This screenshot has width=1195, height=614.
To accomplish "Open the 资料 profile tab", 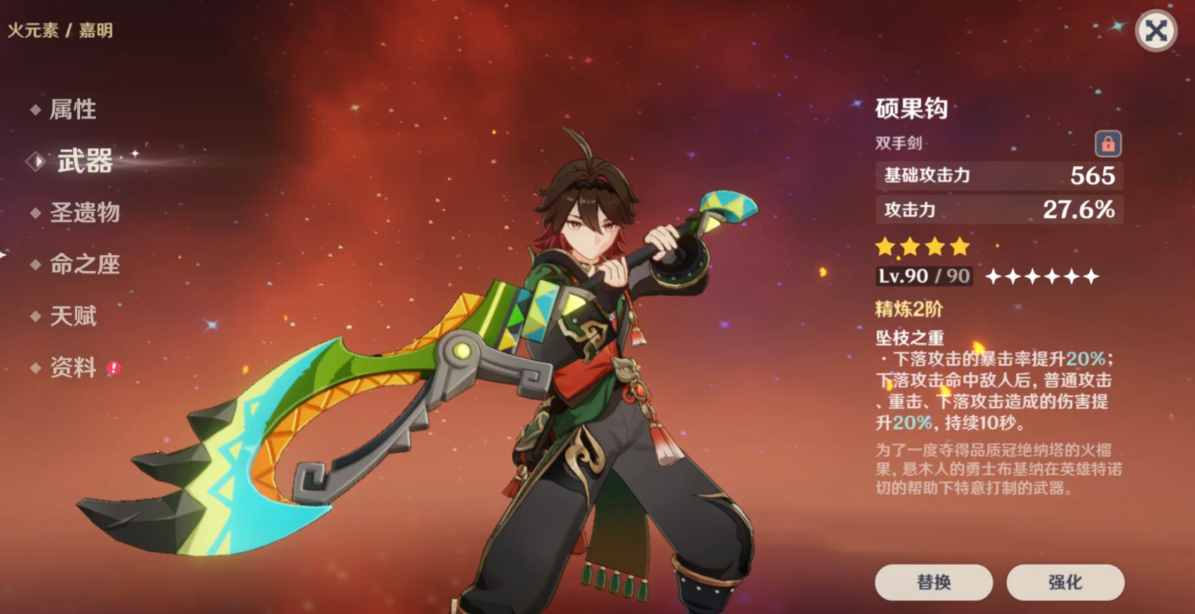I will [x=73, y=368].
